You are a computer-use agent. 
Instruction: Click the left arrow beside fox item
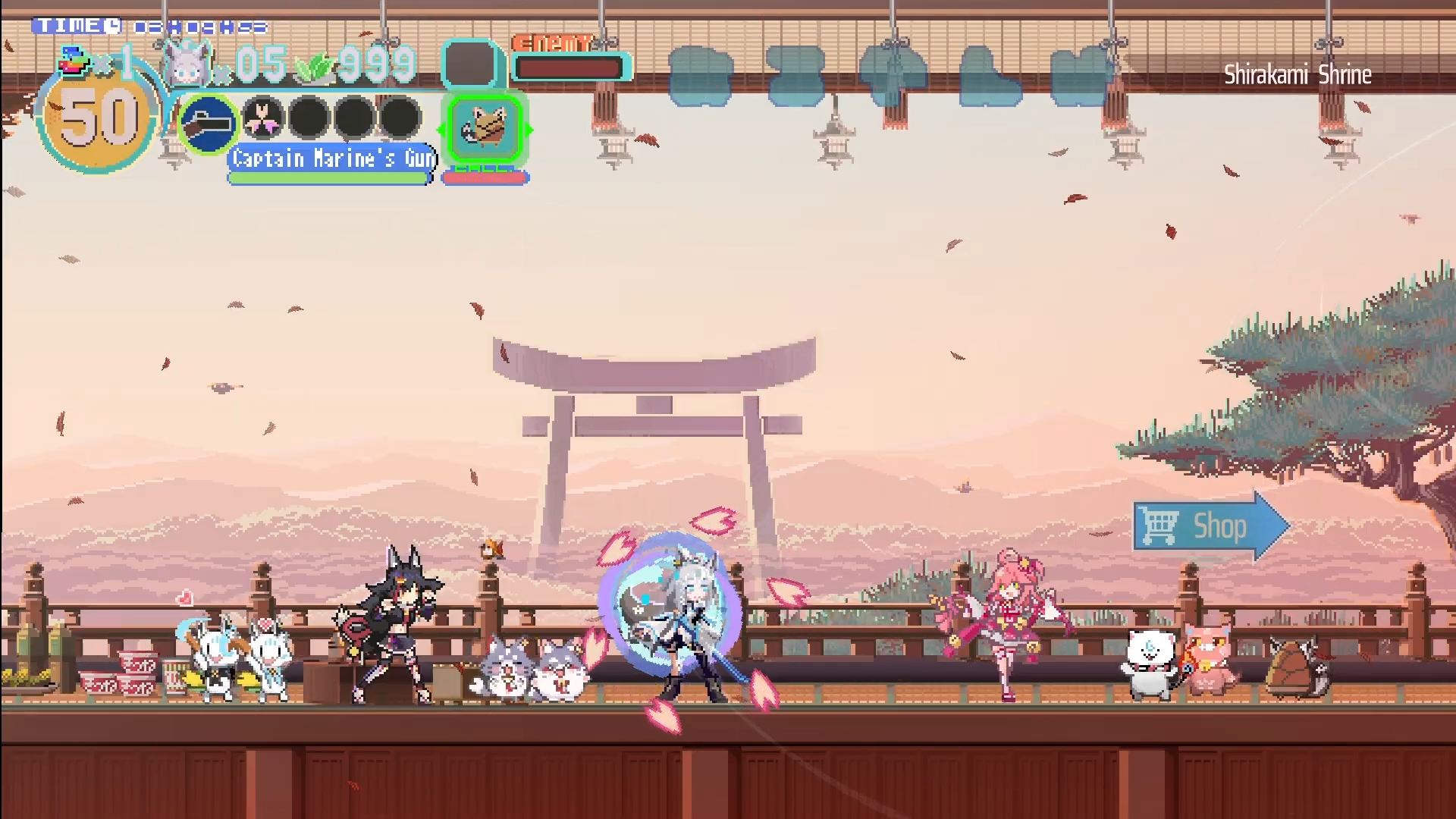coord(441,130)
